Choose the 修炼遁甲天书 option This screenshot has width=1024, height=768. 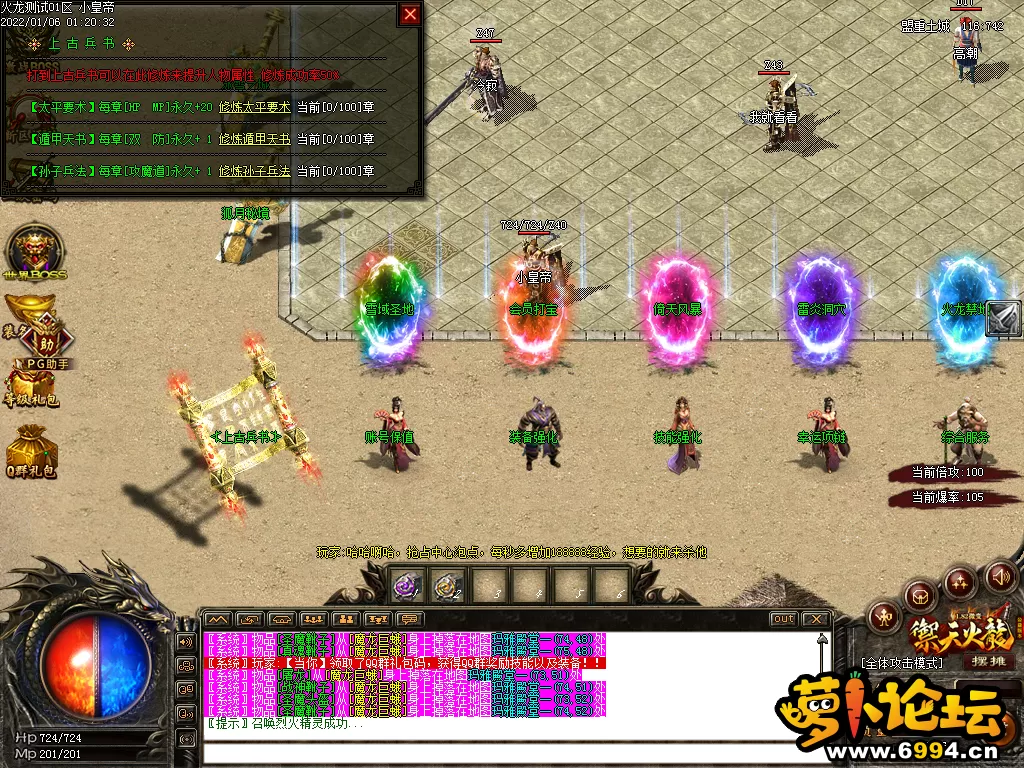click(x=254, y=139)
